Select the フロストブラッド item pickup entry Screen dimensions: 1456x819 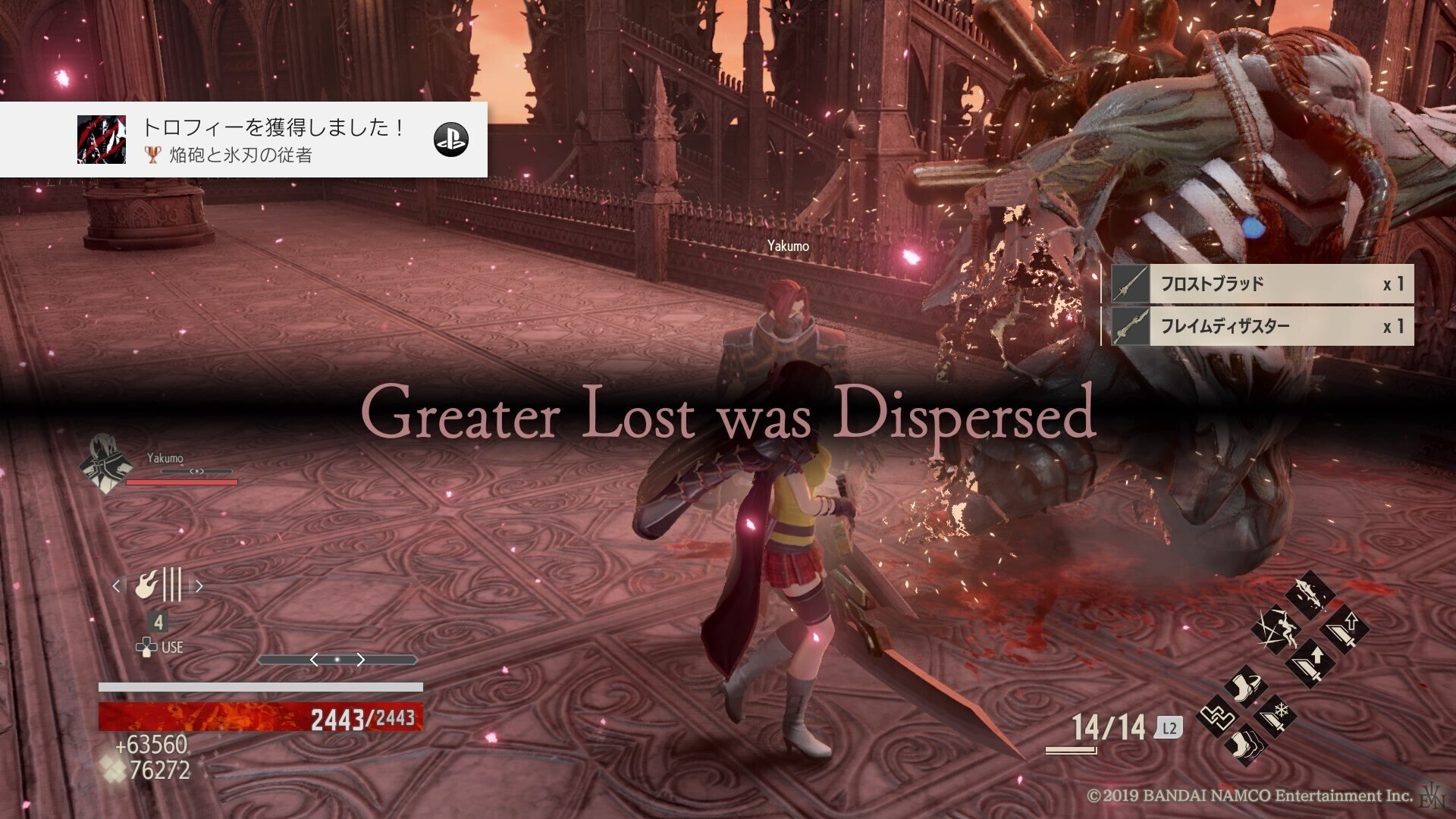click(x=1259, y=284)
